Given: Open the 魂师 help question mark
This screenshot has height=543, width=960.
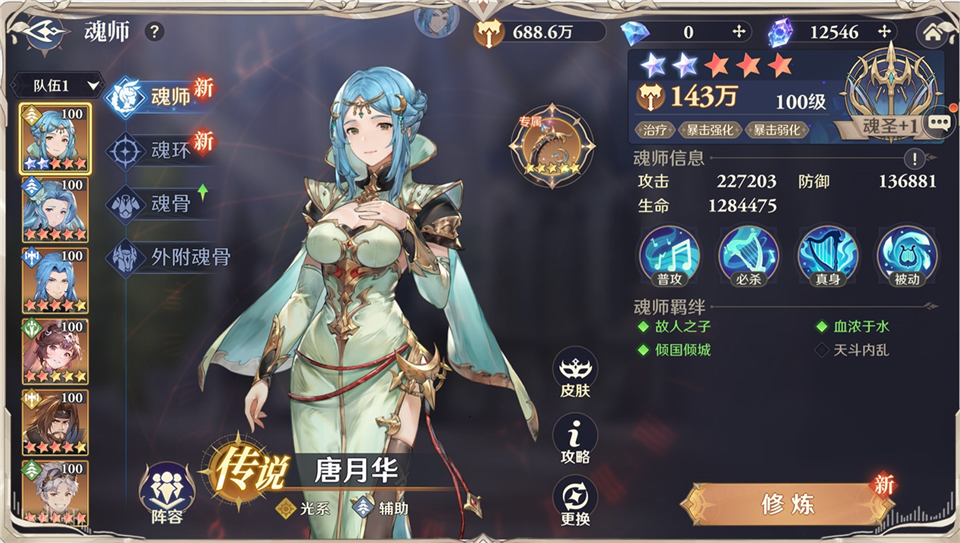Looking at the screenshot, I should click(x=154, y=31).
